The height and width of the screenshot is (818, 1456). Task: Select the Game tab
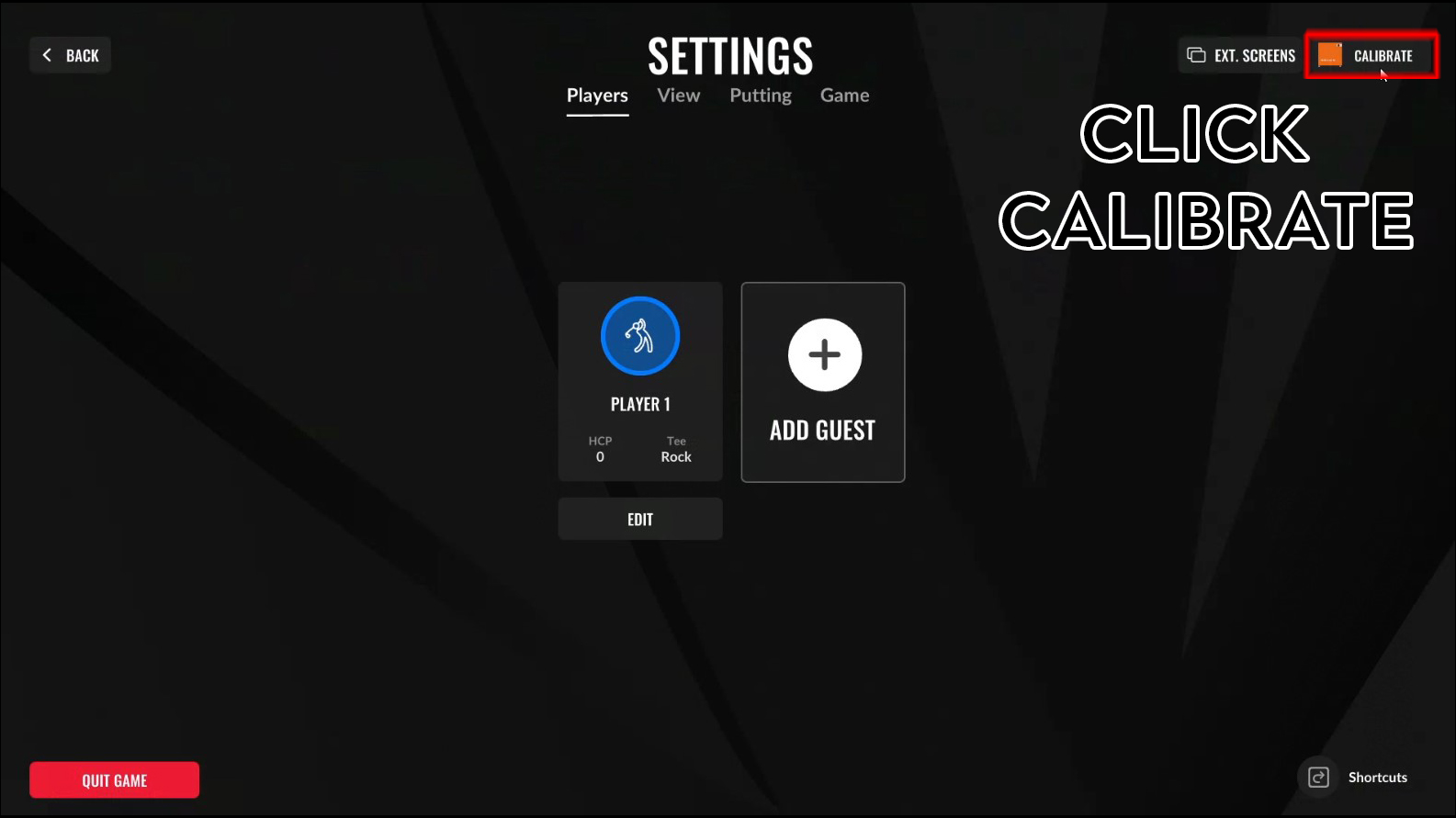(x=844, y=95)
